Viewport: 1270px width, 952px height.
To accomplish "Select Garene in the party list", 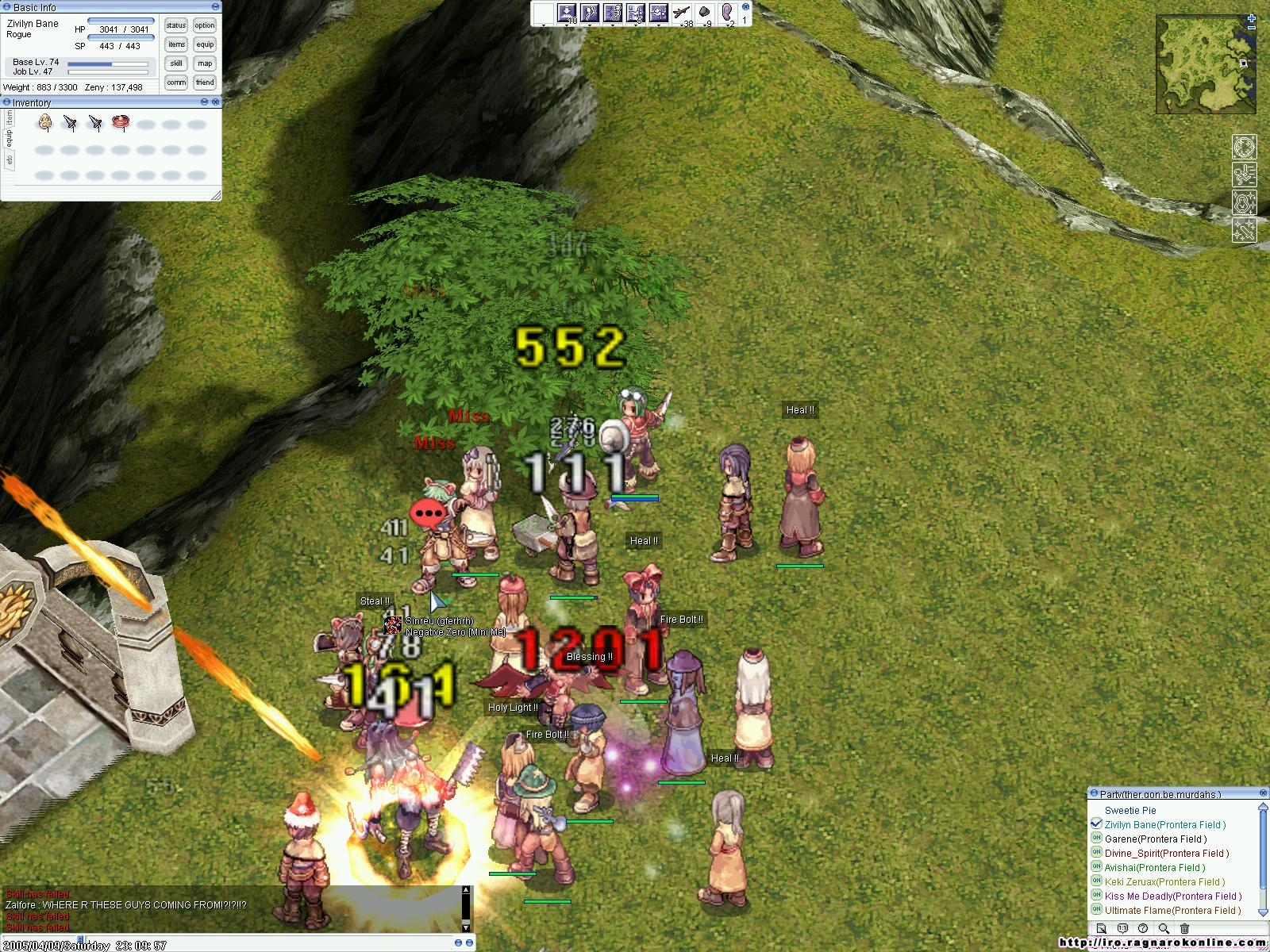I will [1155, 839].
